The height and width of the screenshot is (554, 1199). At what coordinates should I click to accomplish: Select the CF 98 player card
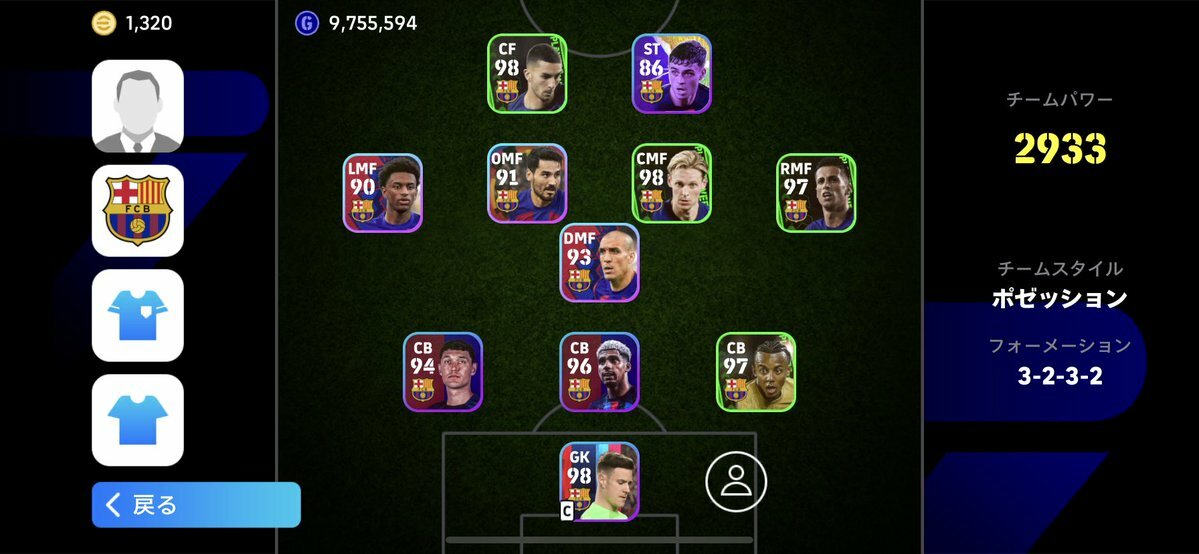[x=527, y=74]
